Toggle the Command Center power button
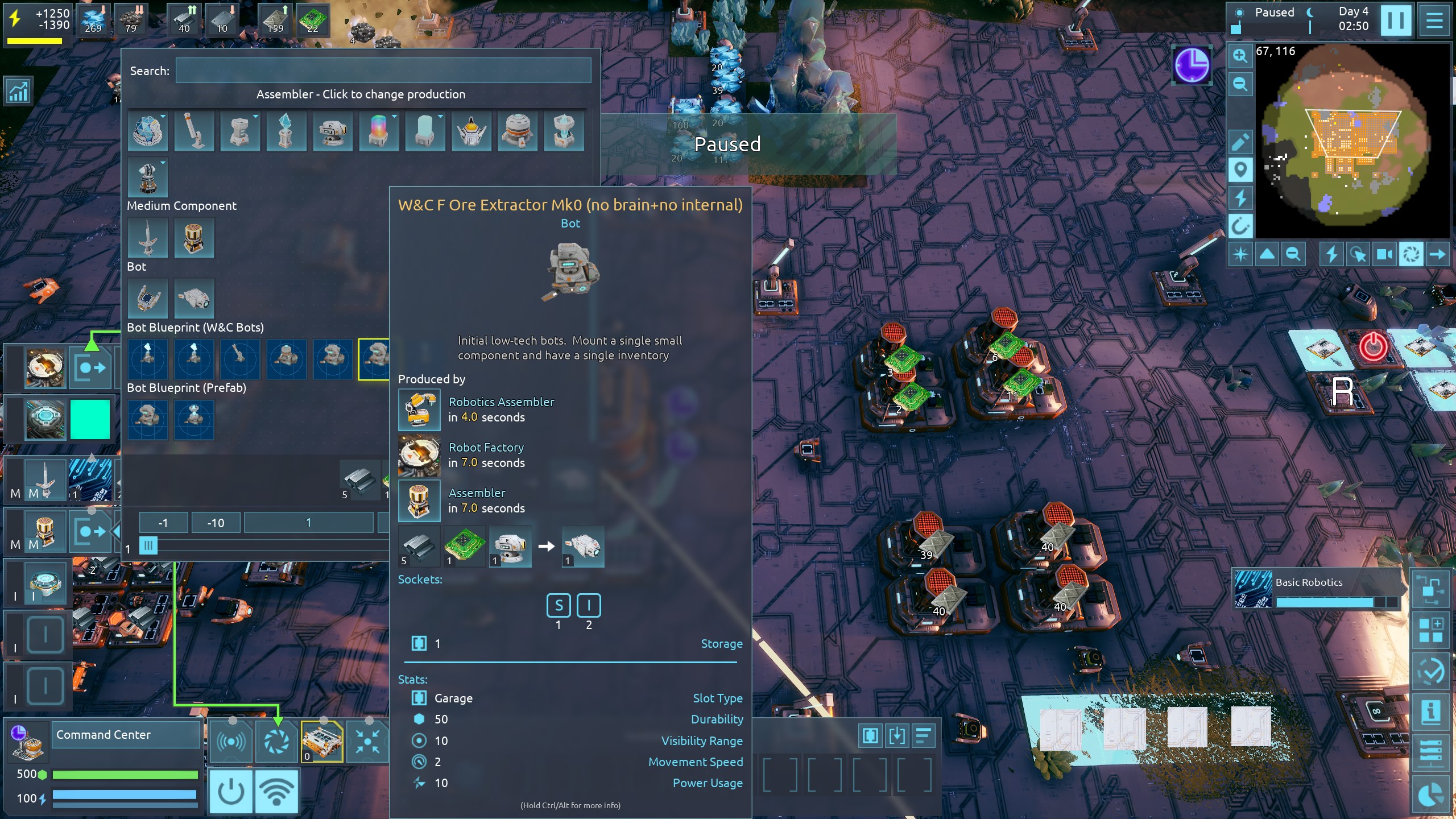 click(231, 791)
